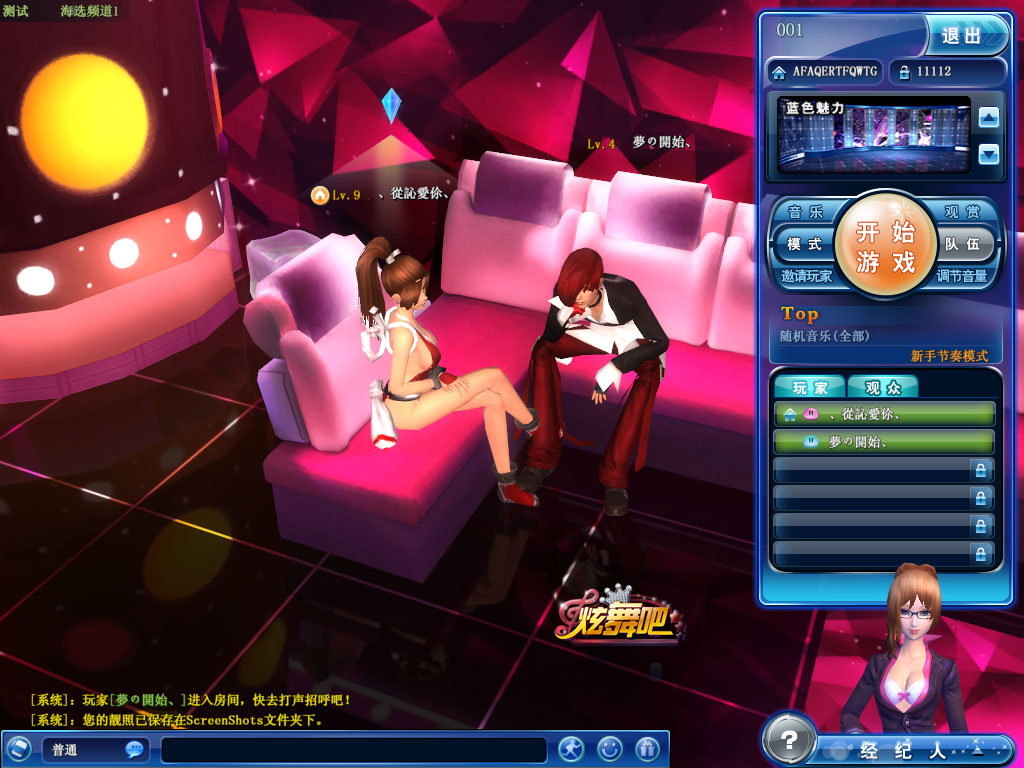Focus the chat message input box
The width and height of the screenshot is (1024, 768).
pos(354,750)
